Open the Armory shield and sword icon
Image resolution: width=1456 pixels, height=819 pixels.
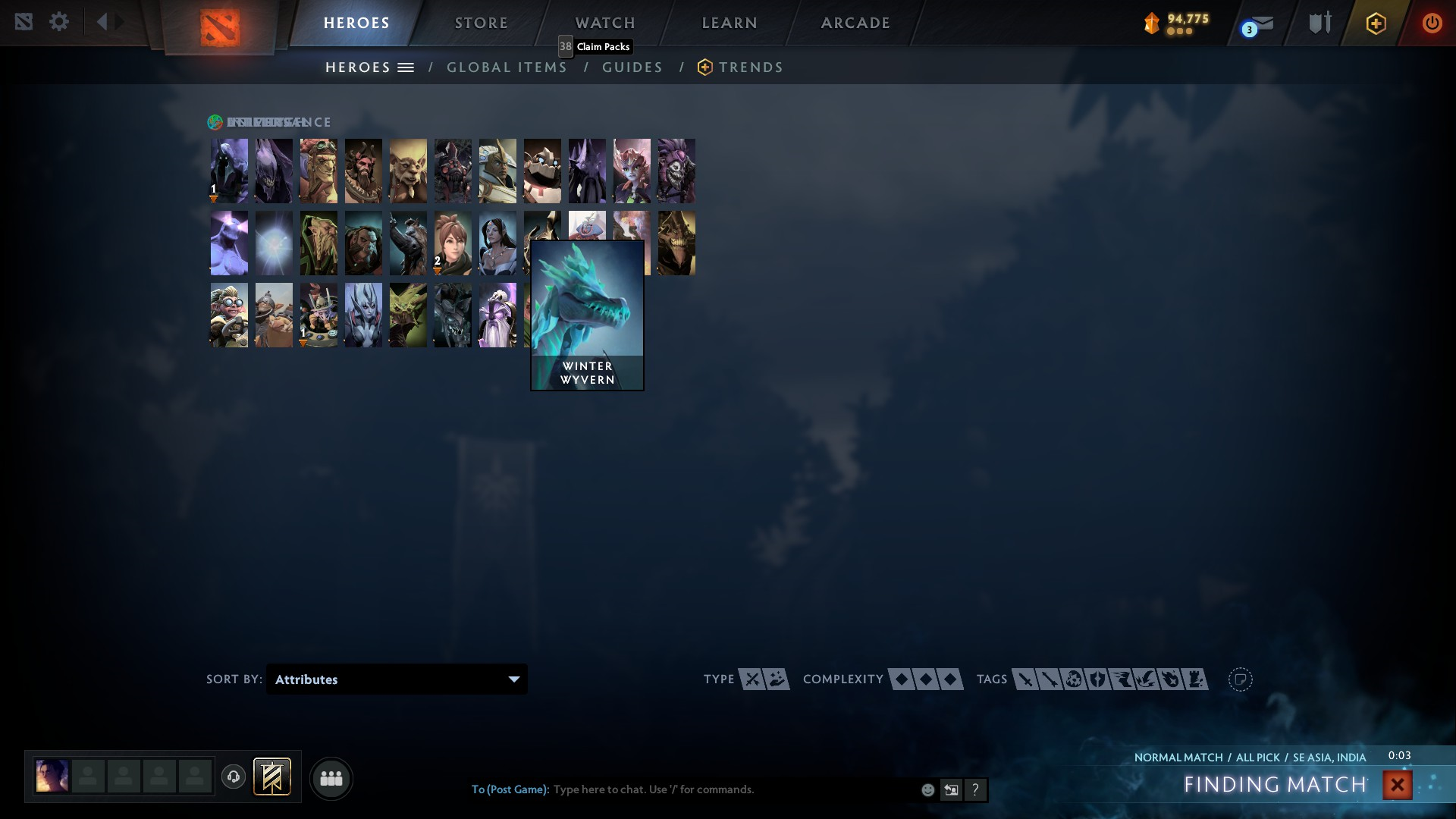point(1319,23)
